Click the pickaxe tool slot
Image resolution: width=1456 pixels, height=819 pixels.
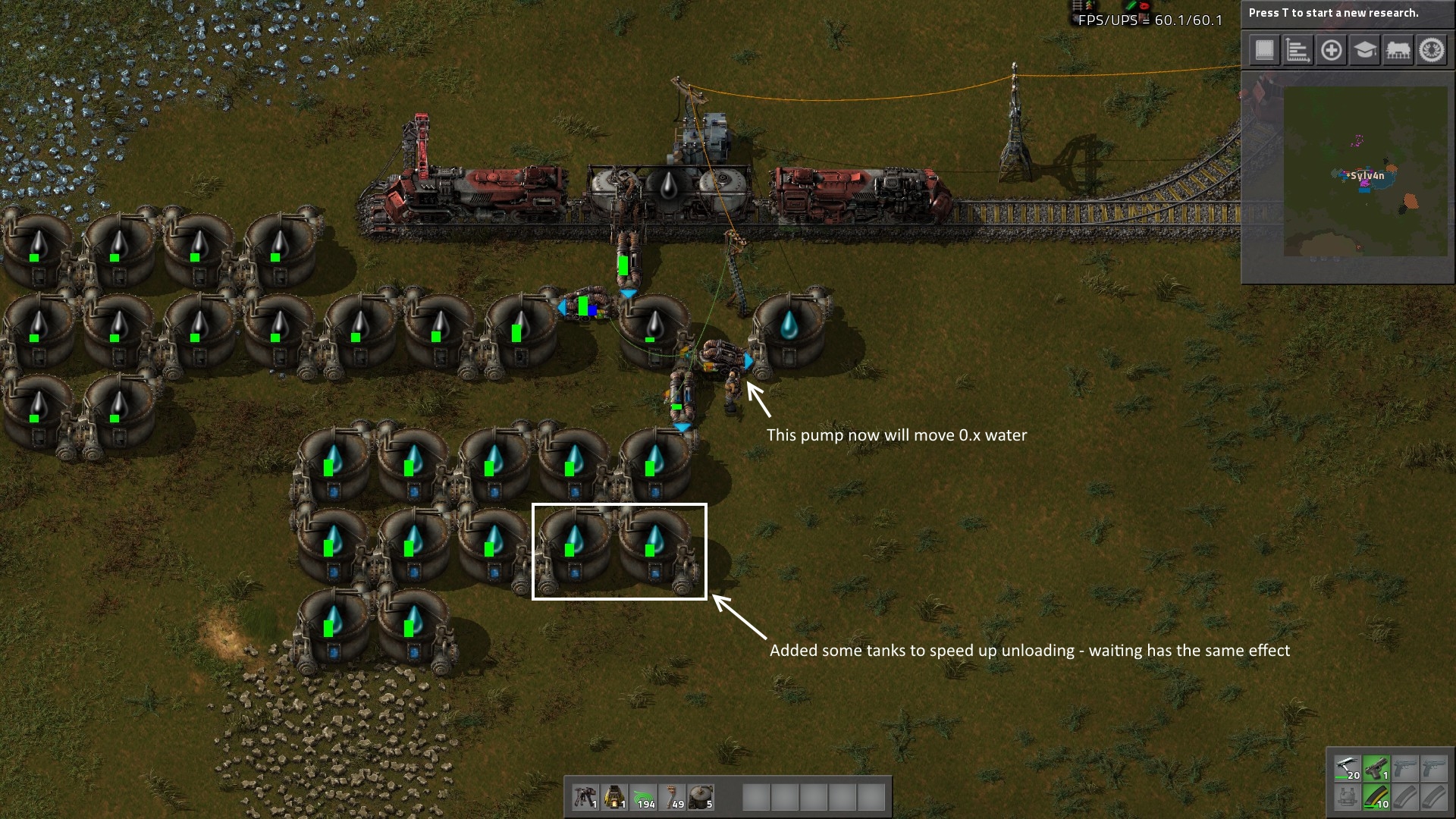click(1348, 768)
